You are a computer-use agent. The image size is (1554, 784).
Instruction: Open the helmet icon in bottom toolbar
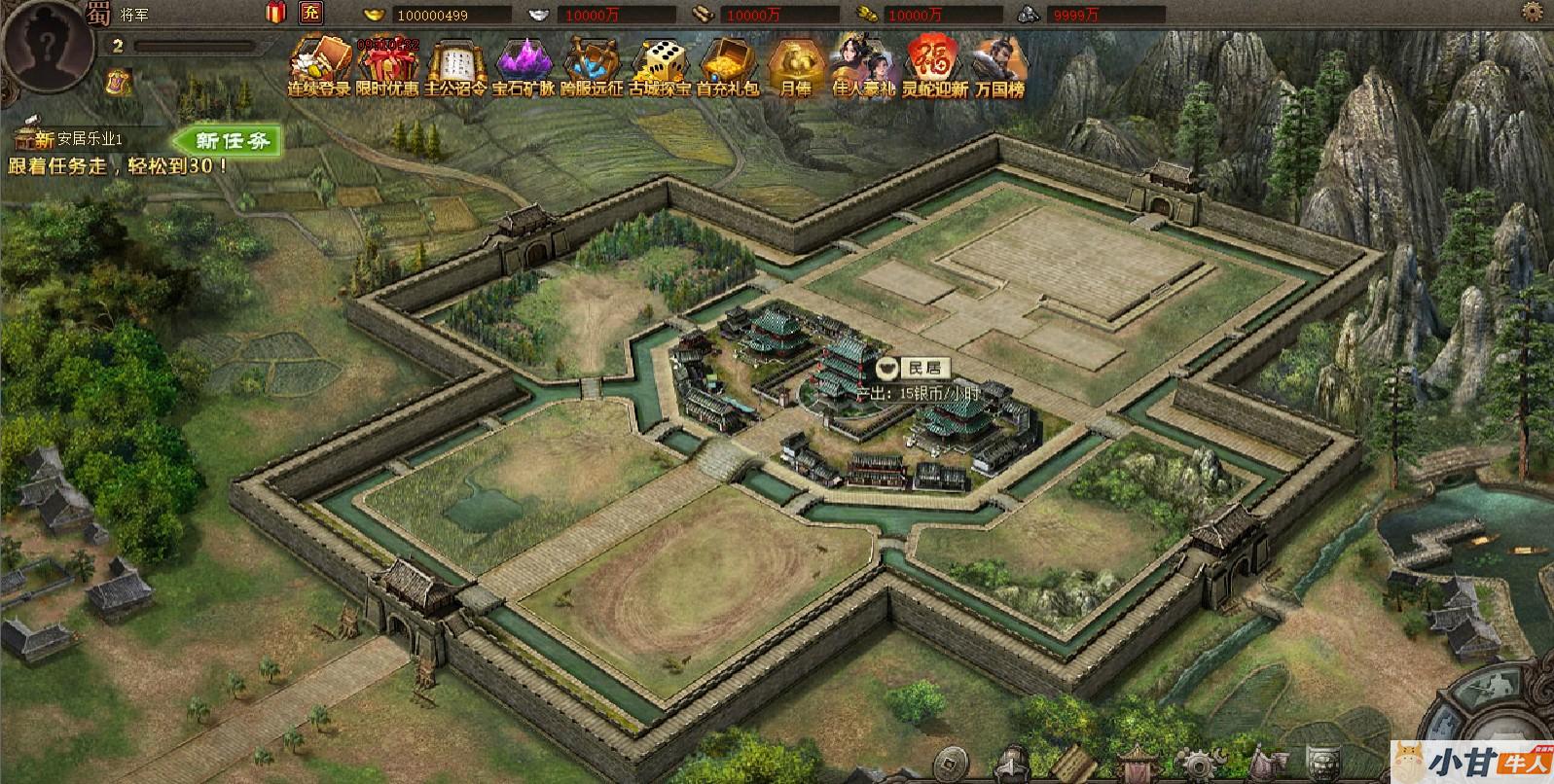tap(1013, 762)
